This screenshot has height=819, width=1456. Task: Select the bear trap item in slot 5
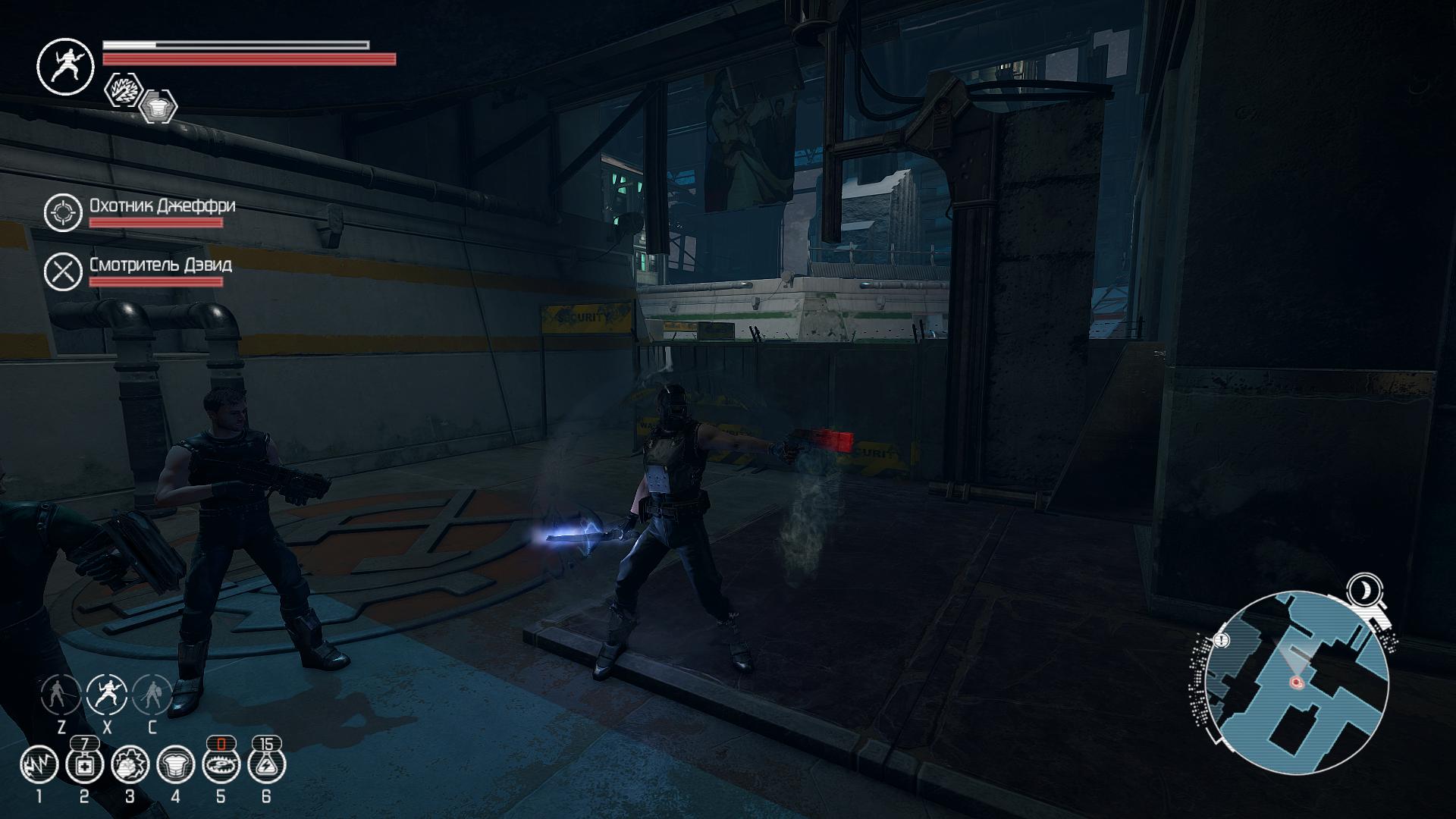pos(221,764)
